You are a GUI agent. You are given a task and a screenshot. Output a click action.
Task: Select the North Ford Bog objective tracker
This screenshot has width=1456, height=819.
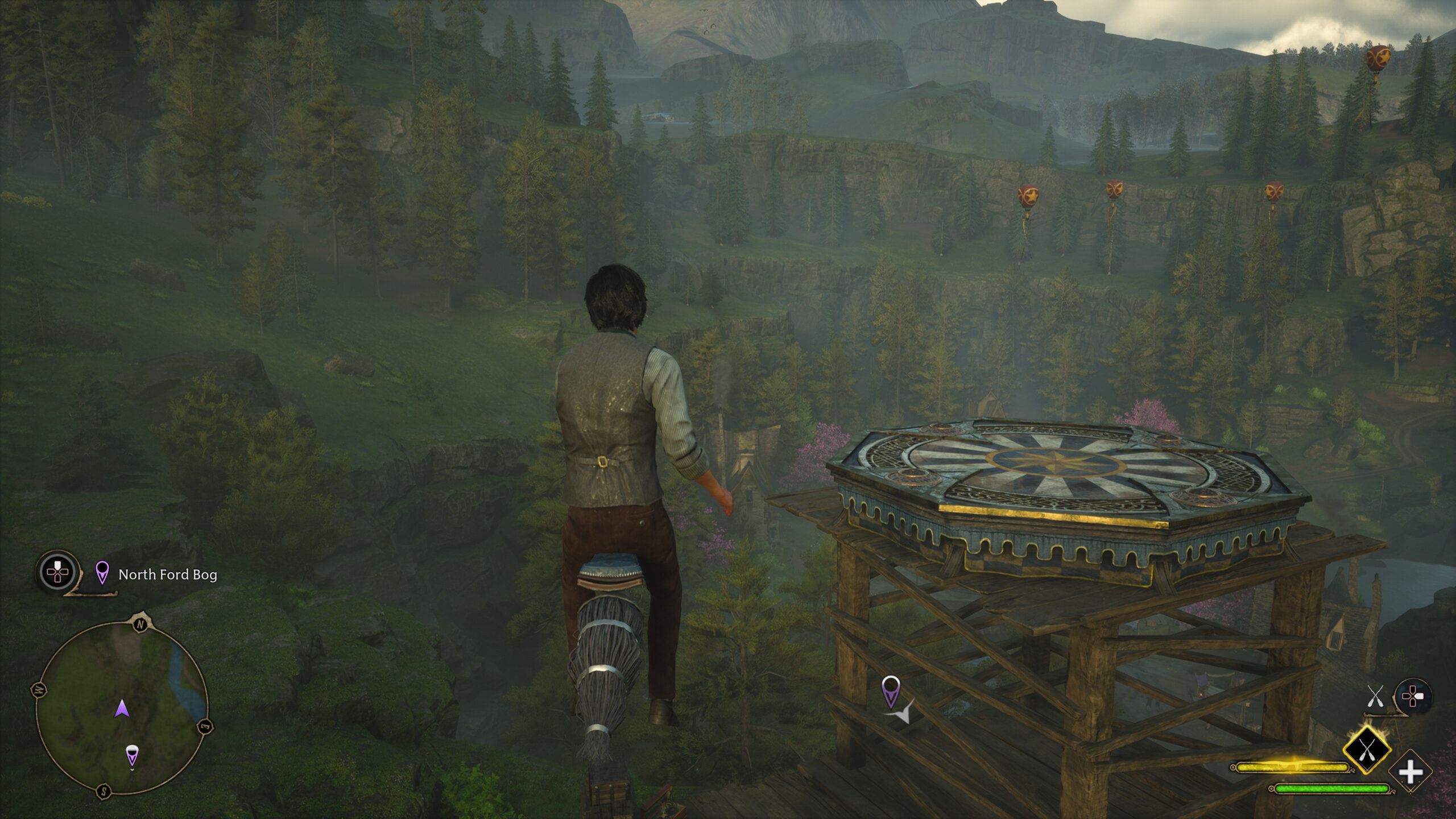(167, 574)
